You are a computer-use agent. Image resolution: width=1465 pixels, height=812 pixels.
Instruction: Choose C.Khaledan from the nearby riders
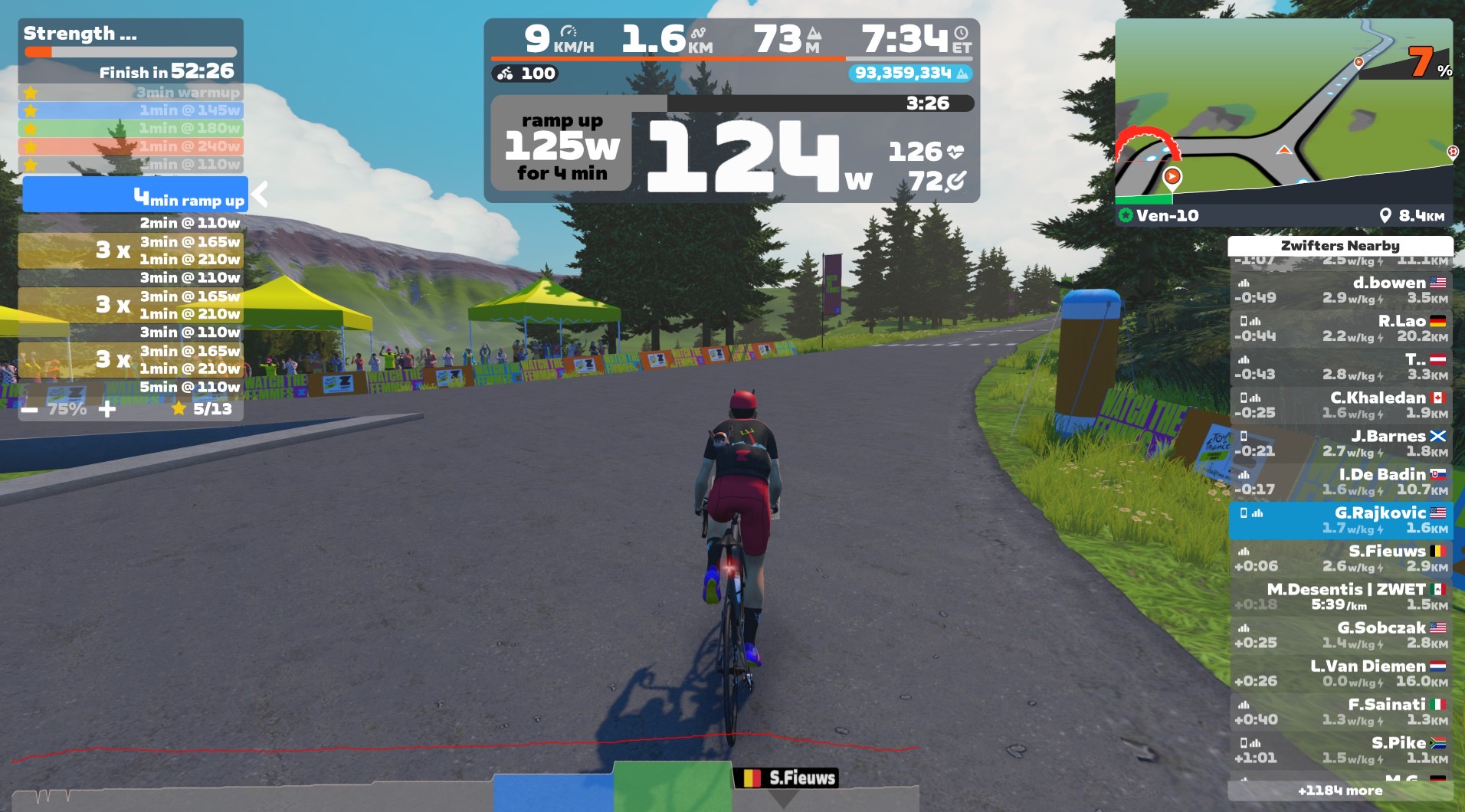coord(1341,405)
